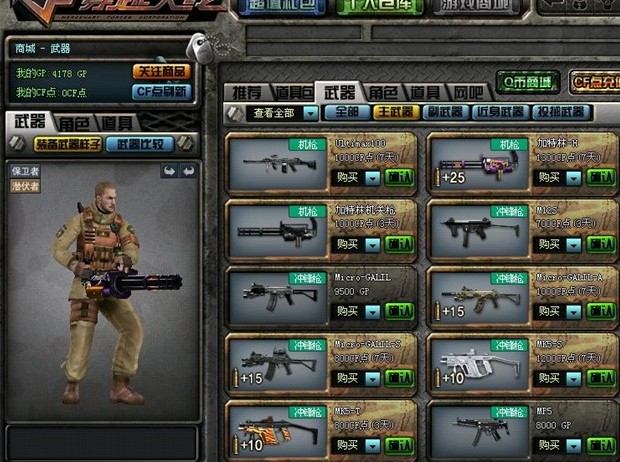620x462 pixels.
Task: Click the 武器比较 compare weapons button
Action: tap(140, 144)
